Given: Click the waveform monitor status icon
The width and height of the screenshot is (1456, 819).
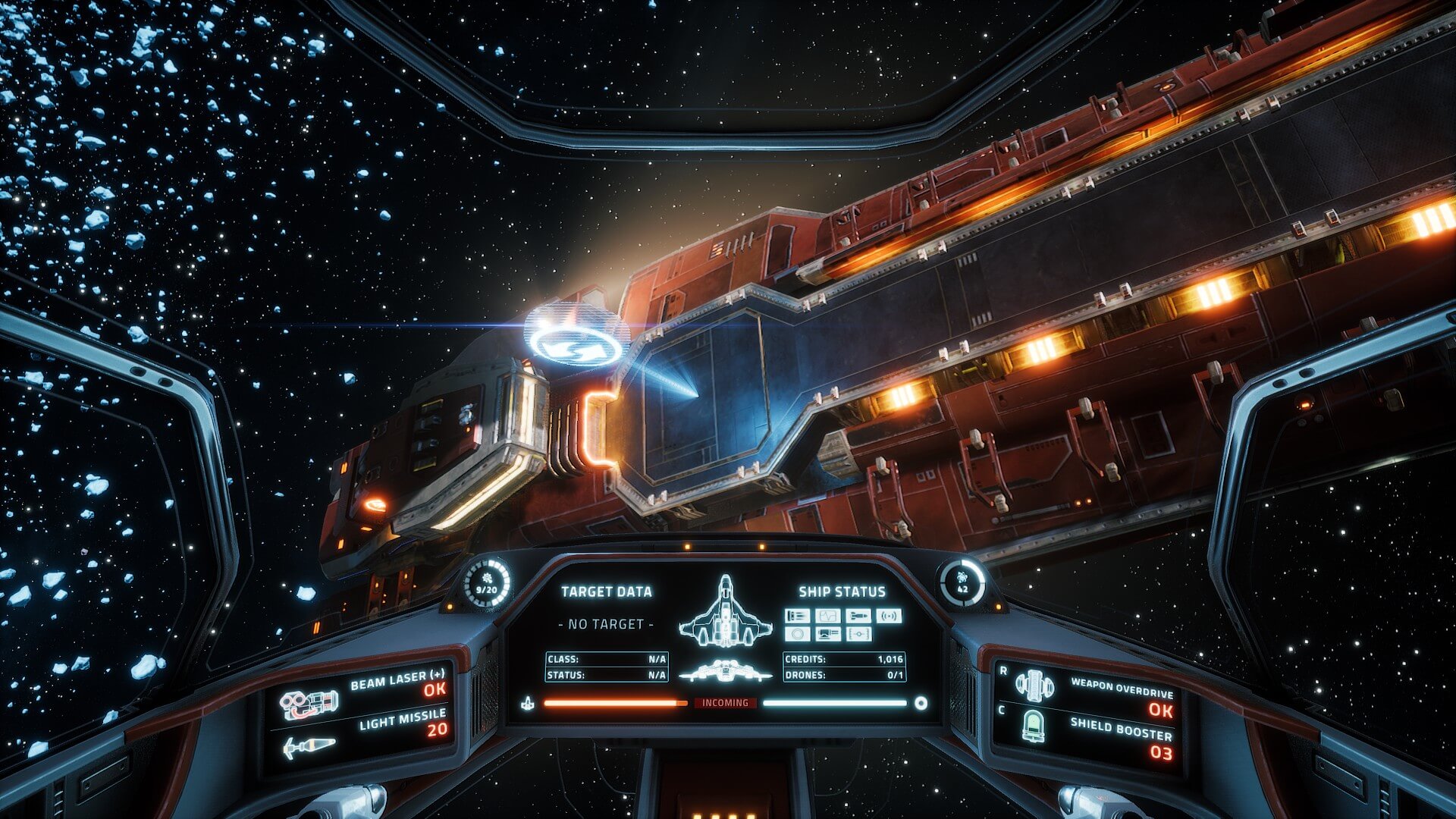Looking at the screenshot, I should (827, 616).
